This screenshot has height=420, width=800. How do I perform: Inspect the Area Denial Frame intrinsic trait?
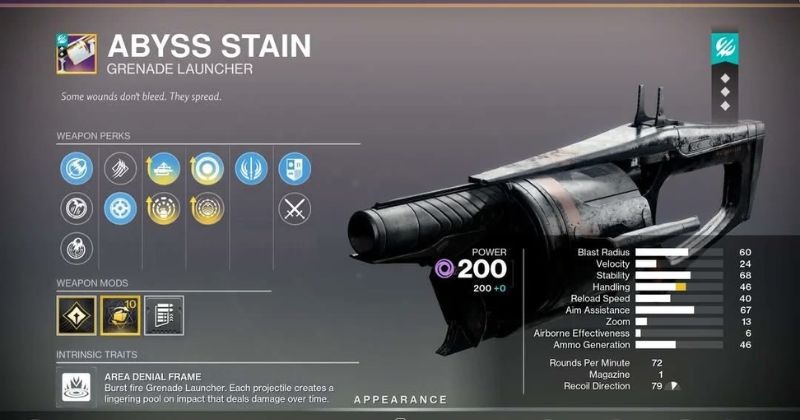pos(76,385)
